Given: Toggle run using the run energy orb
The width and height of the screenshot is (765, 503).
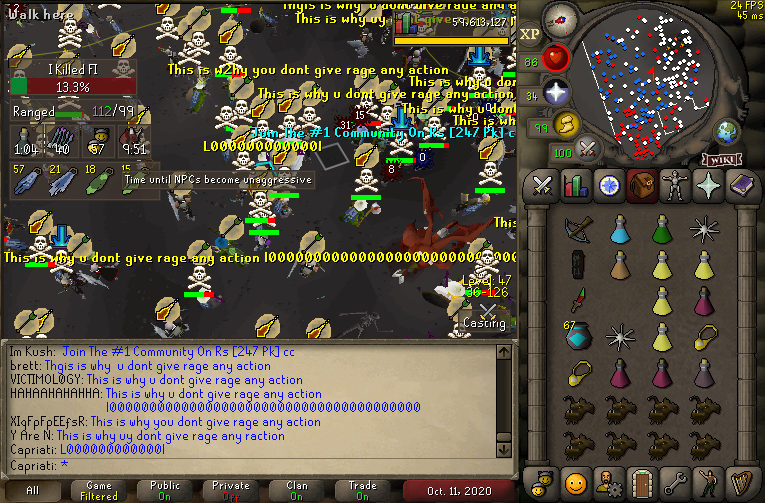Looking at the screenshot, I should [567, 126].
